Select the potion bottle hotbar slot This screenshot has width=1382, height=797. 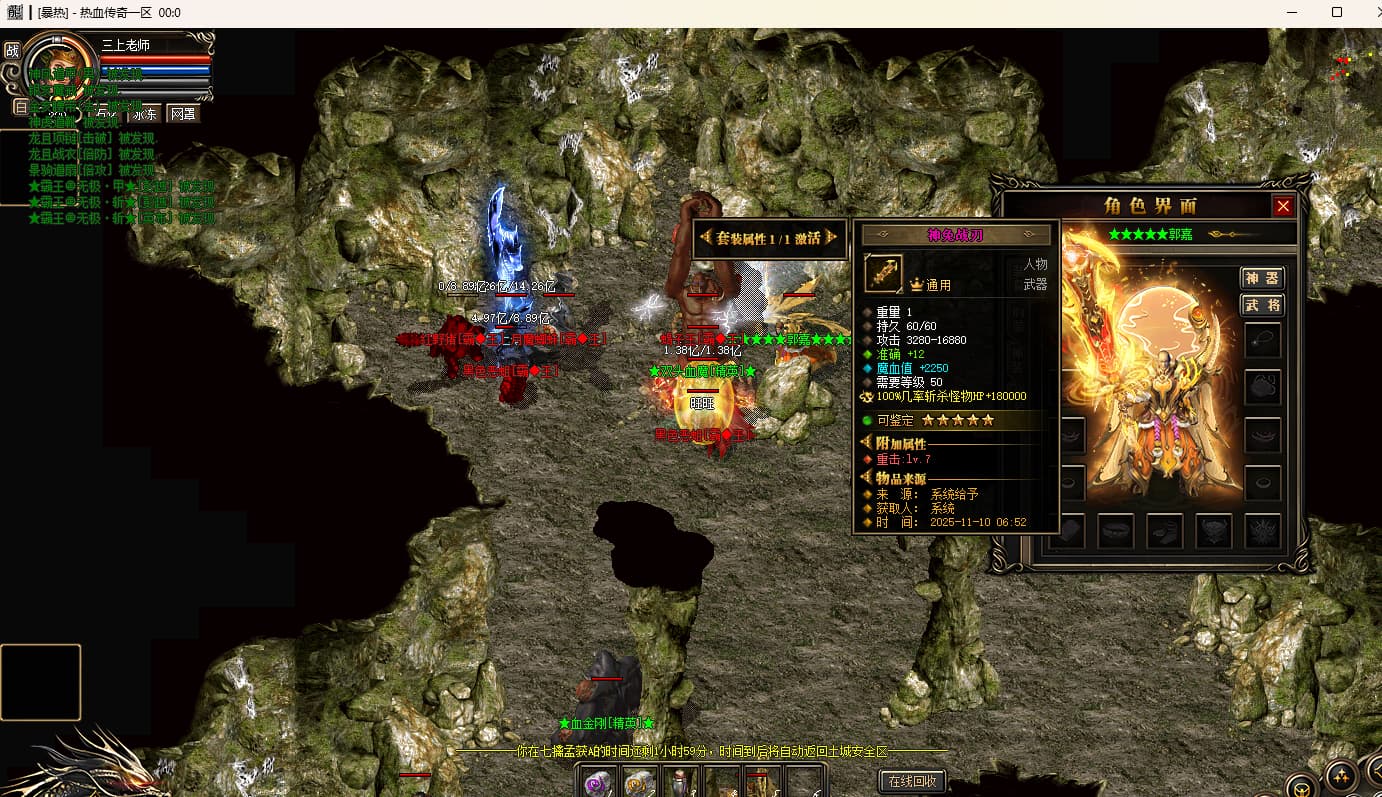click(x=680, y=783)
